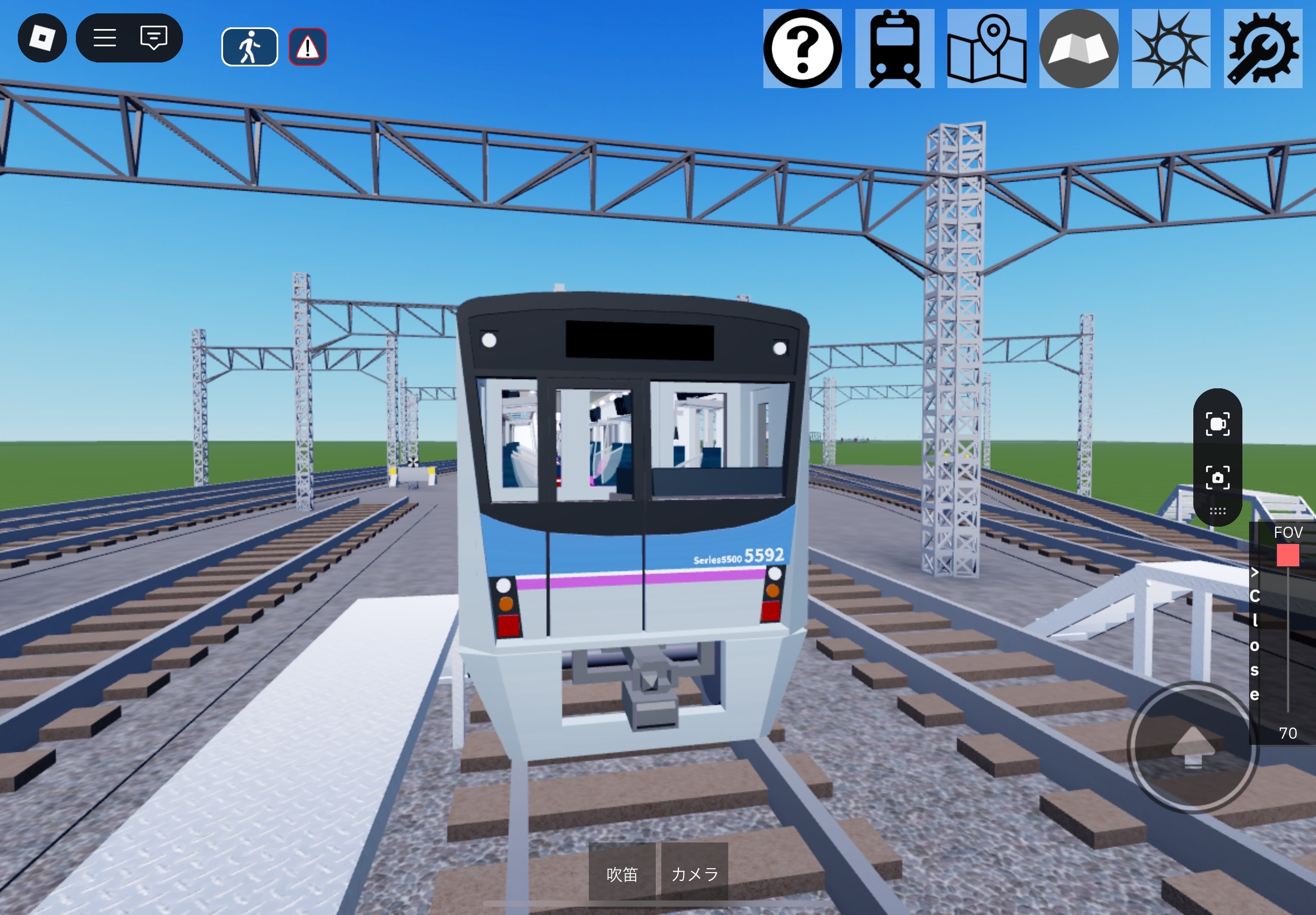1316x915 pixels.
Task: Toggle the Roblox chat window
Action: coord(153,38)
